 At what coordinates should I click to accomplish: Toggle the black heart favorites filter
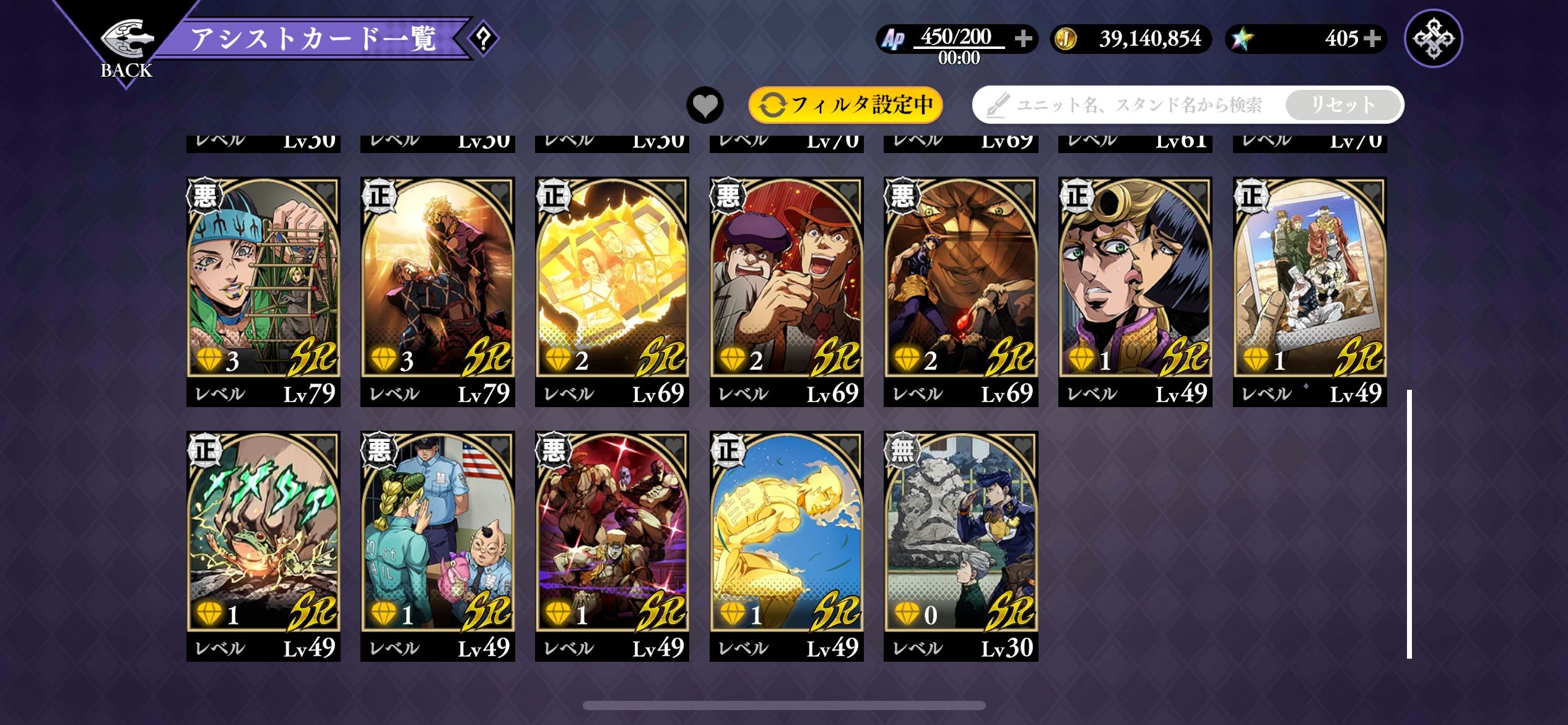tap(705, 105)
